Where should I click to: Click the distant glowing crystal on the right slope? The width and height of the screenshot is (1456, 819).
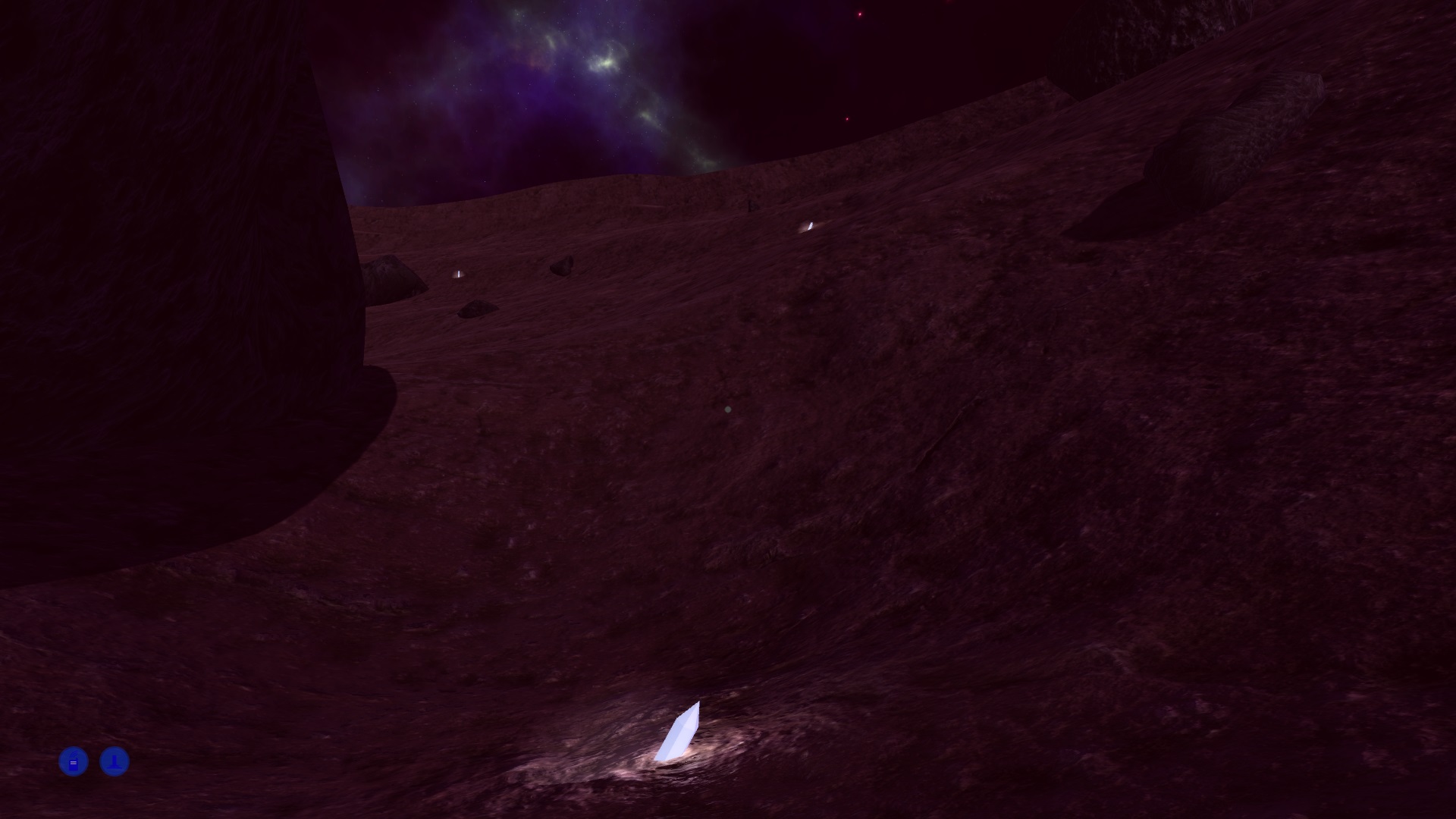pos(810,225)
